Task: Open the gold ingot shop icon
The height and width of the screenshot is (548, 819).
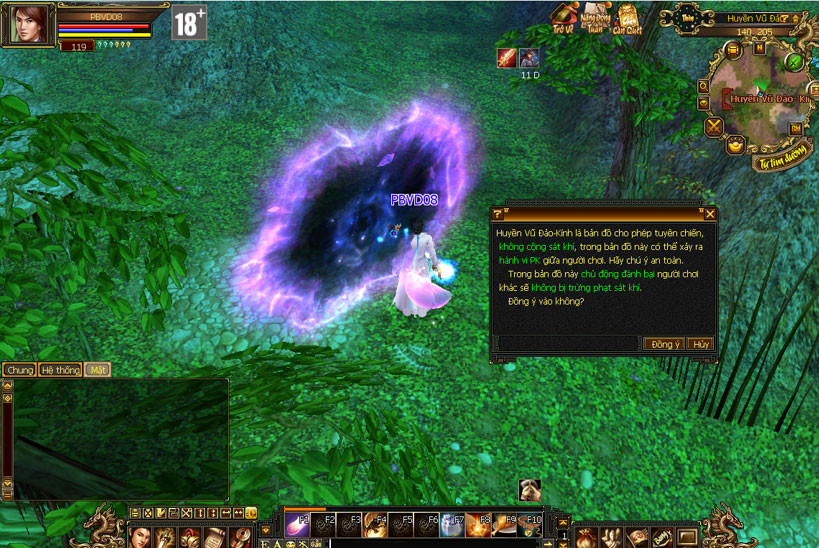Action: [x=734, y=146]
